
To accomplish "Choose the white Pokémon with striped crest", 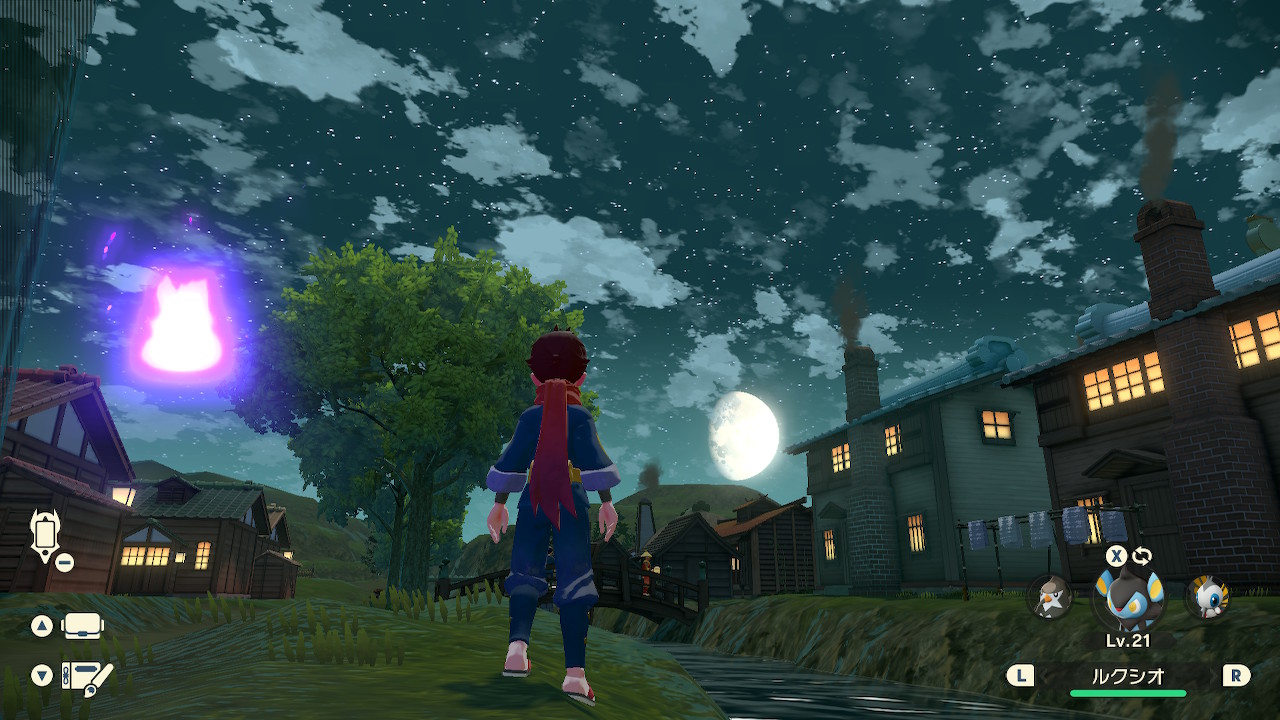I will tap(1207, 597).
